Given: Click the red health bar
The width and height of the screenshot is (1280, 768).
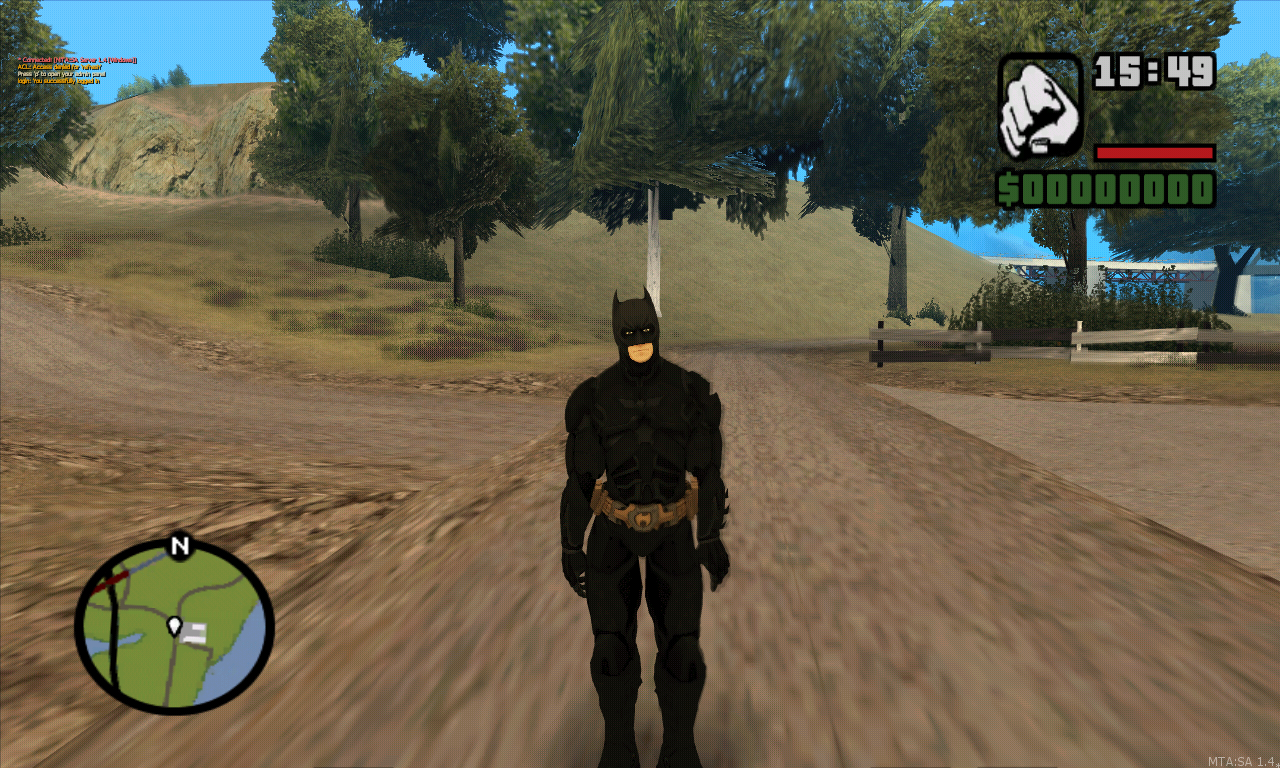Looking at the screenshot, I should (1155, 152).
